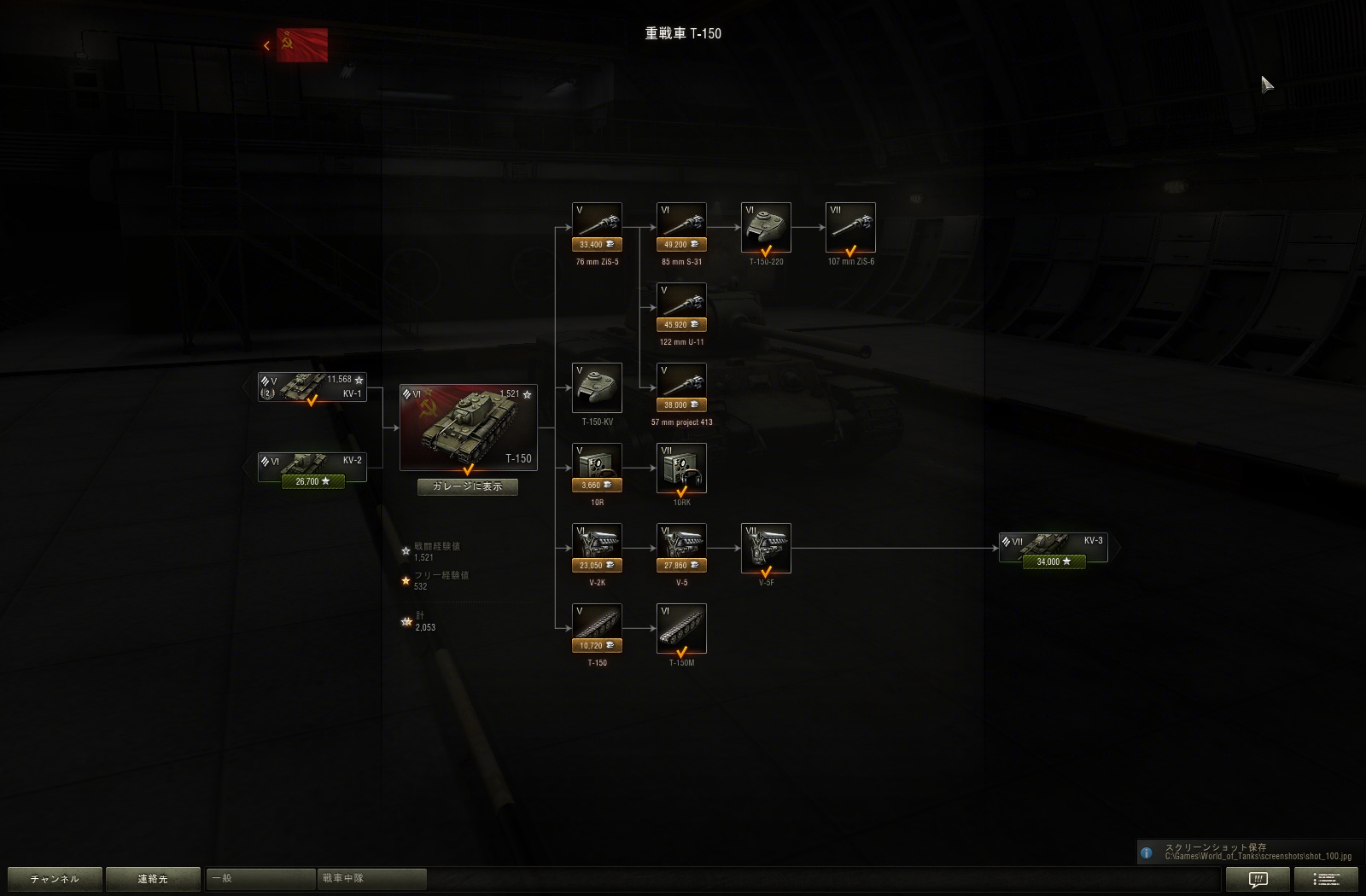1366x896 pixels.
Task: Click the T-150M suspension icon
Action: click(x=680, y=628)
